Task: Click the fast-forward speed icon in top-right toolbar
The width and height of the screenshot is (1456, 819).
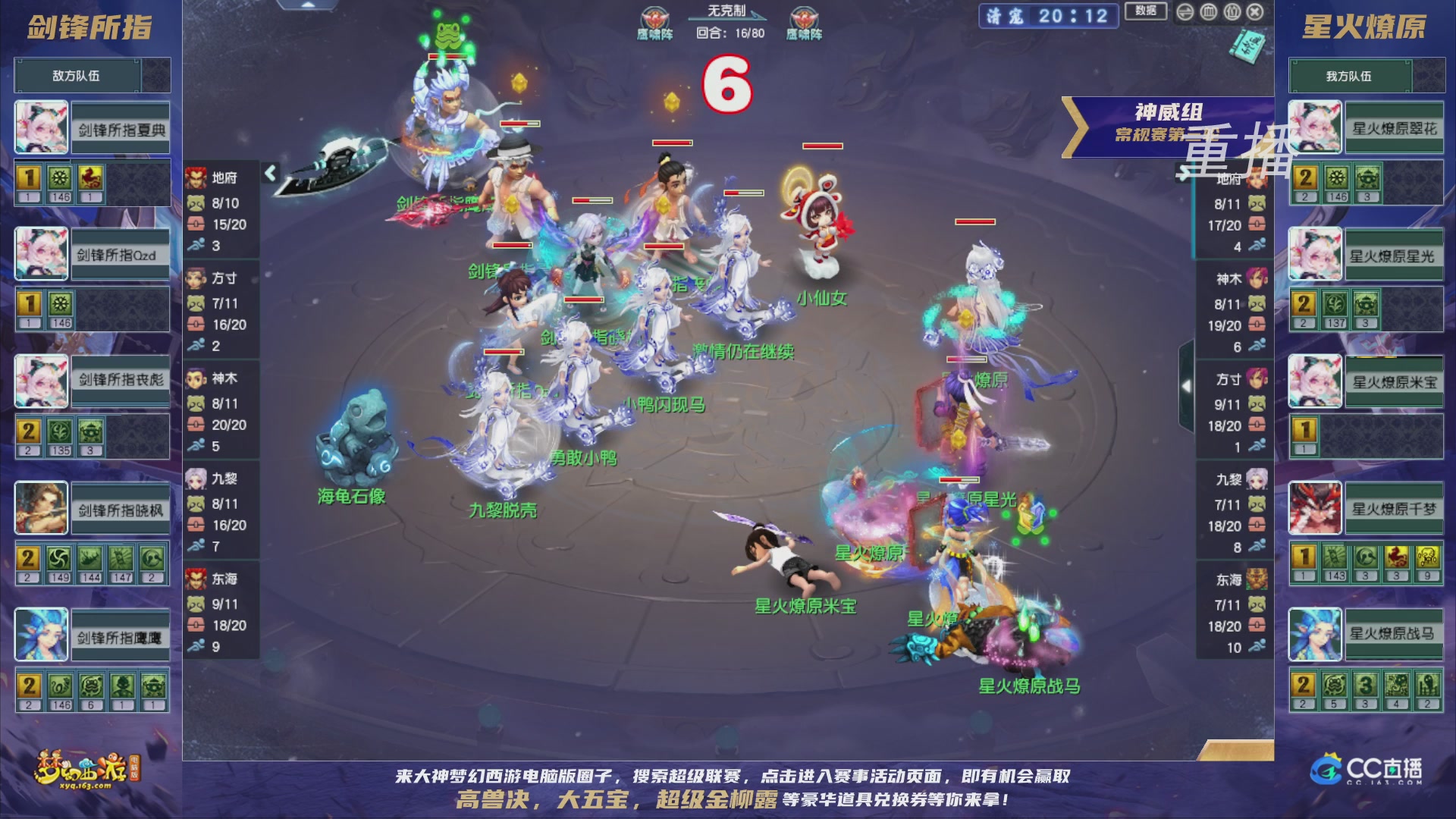Action: (x=1185, y=12)
